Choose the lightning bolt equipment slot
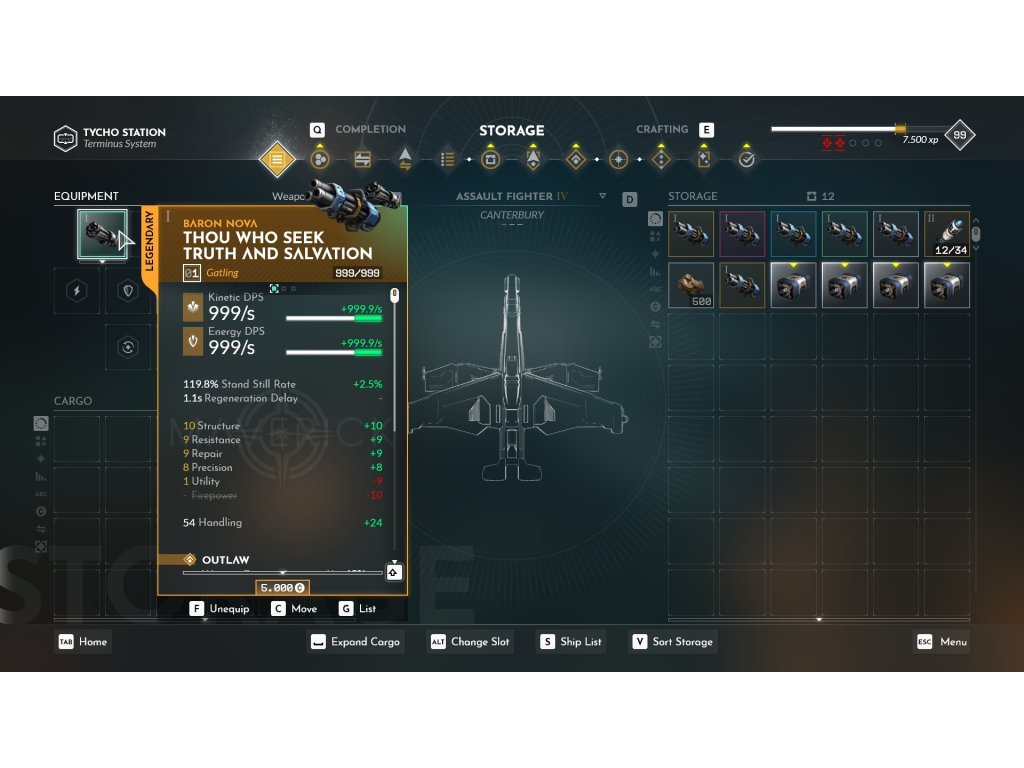The height and width of the screenshot is (768, 1024). tap(77, 291)
